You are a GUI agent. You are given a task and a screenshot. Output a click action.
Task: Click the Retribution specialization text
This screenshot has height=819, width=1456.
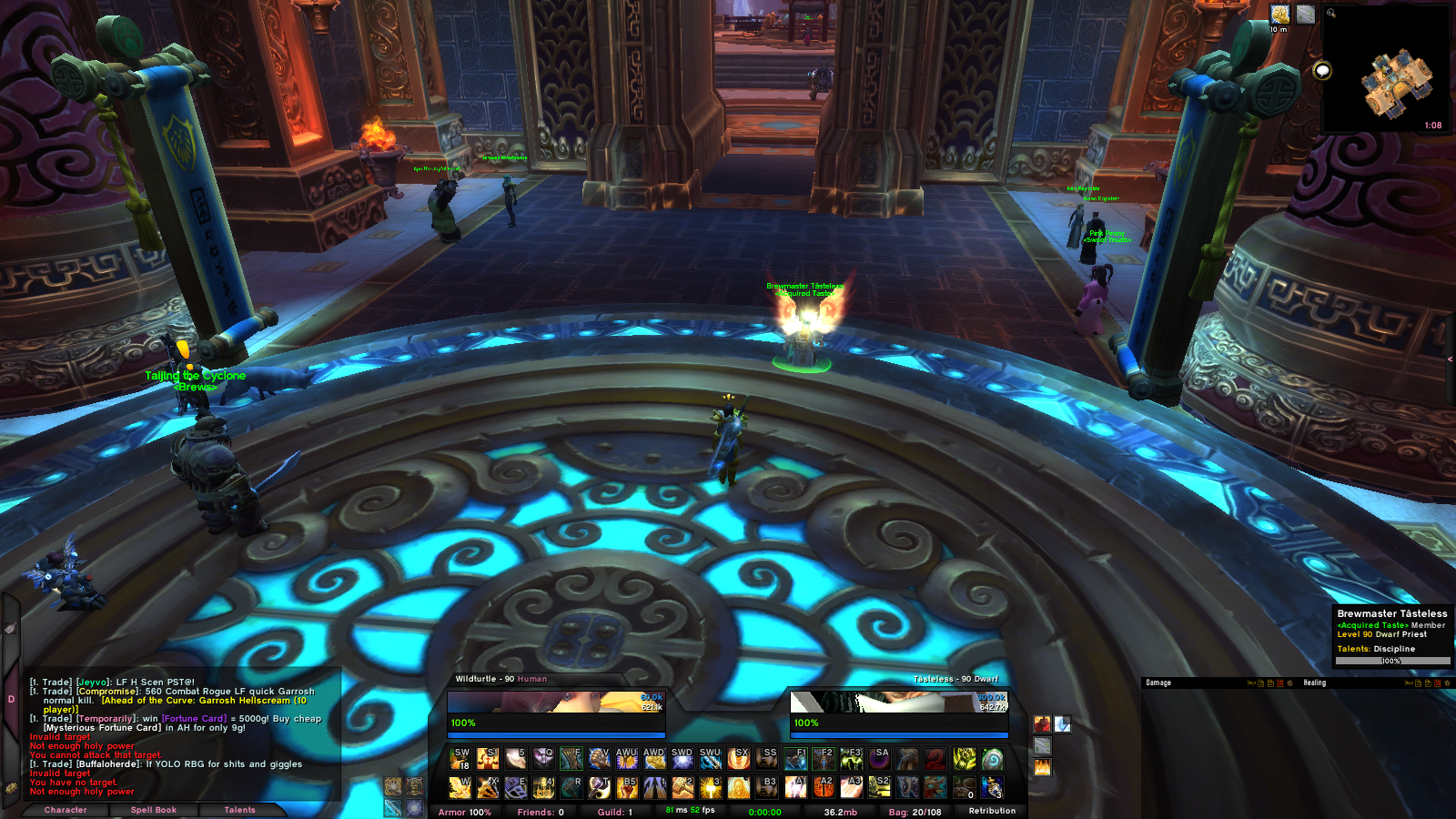(992, 811)
